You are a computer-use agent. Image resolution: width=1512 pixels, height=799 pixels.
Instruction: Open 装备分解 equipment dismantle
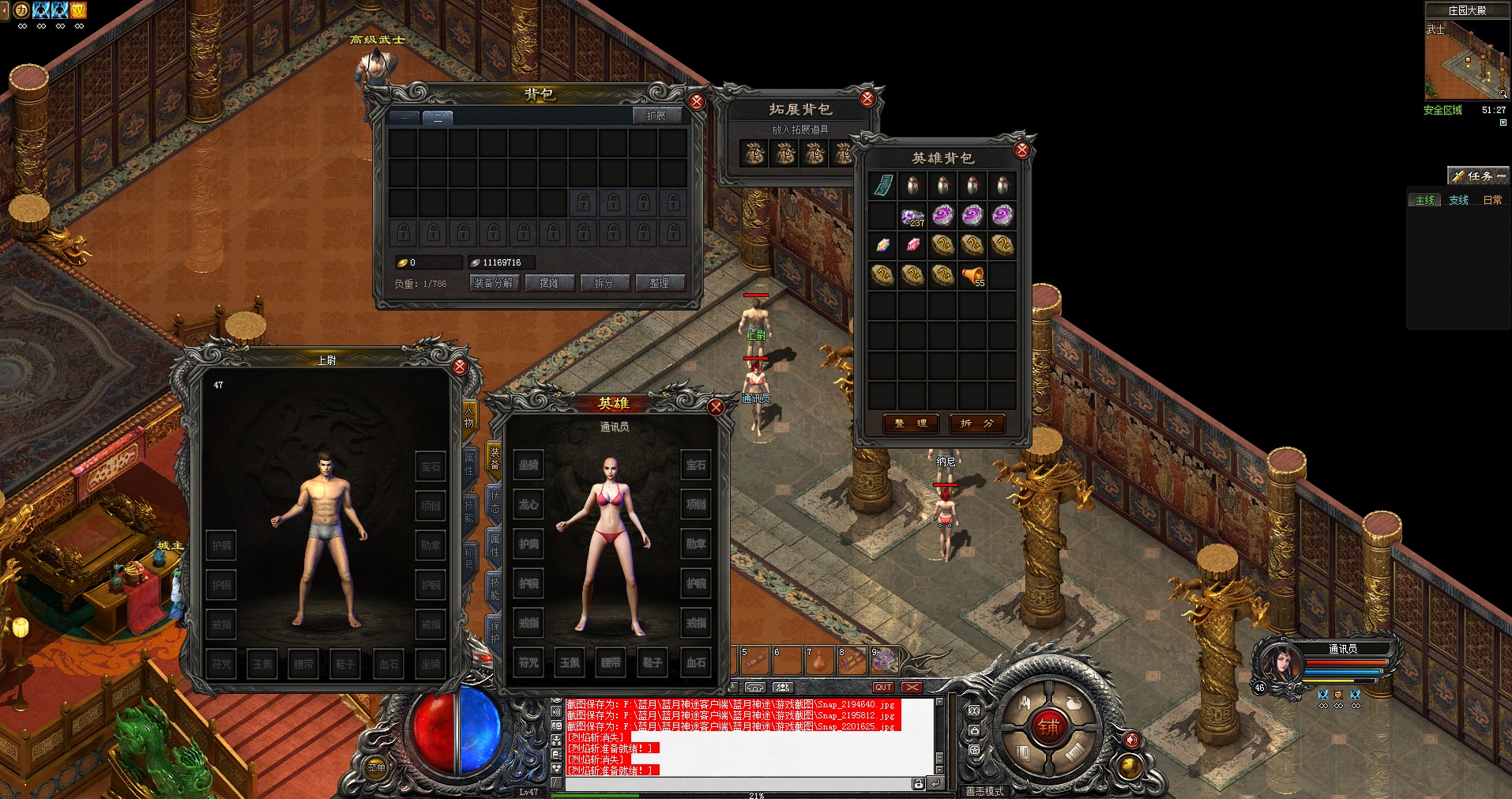(494, 283)
